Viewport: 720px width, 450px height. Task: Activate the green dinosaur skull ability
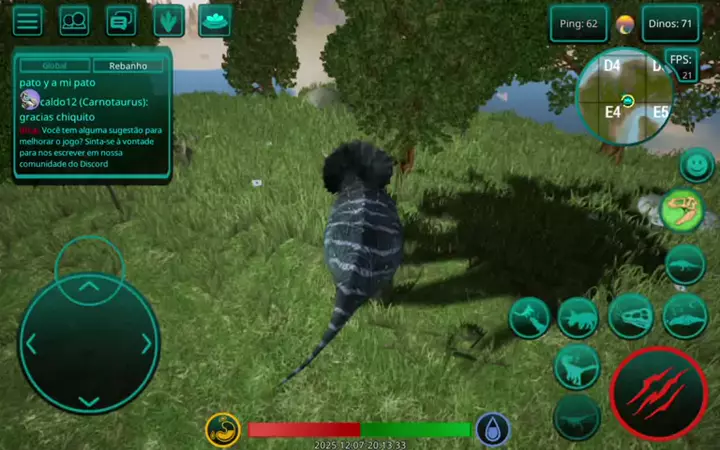pos(683,211)
